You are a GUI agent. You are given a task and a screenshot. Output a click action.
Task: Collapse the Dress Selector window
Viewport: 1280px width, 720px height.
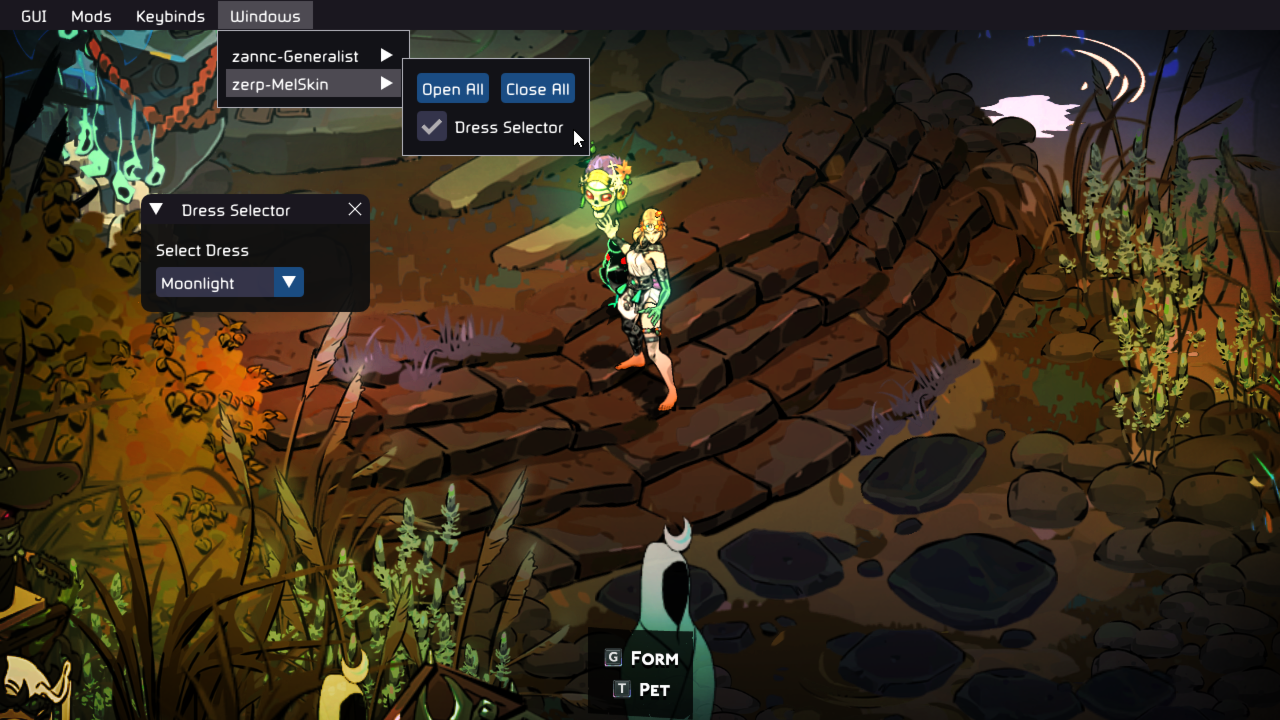point(156,209)
